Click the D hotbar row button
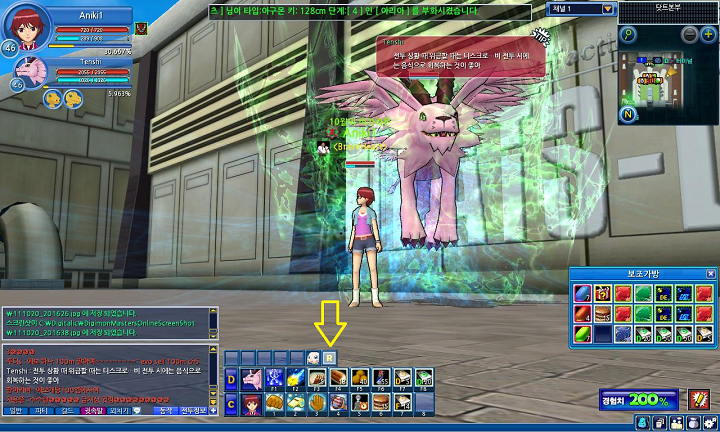The width and height of the screenshot is (720, 432). [231, 378]
